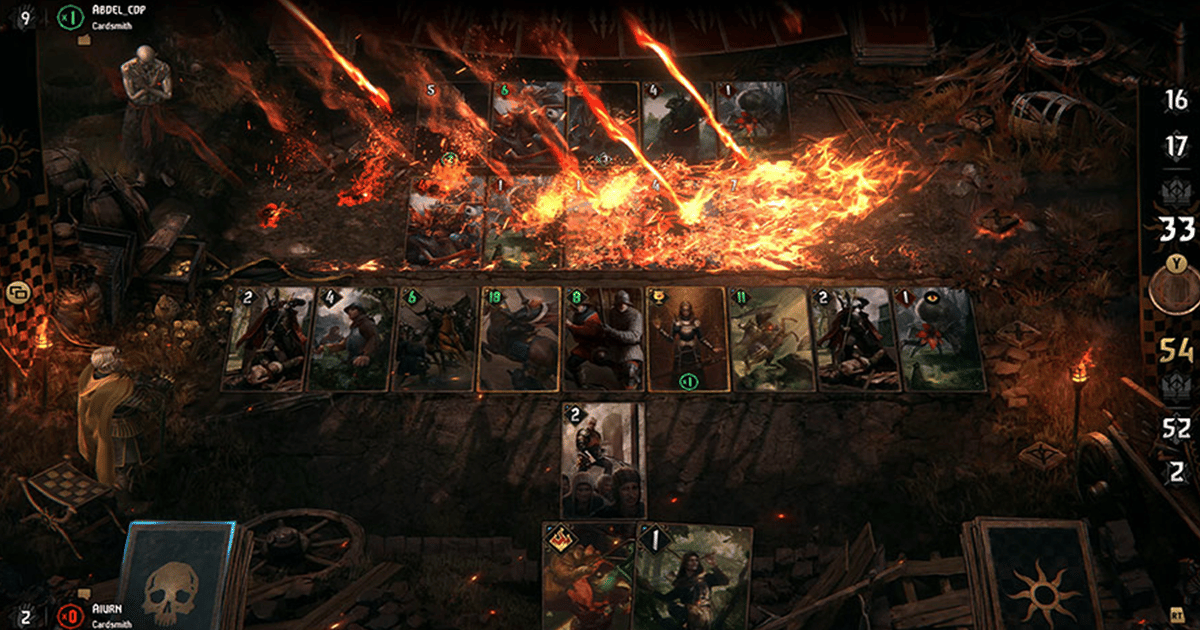Screen dimensions: 1200x630
Task: Select the power 4 hatted man card
Action: [x=351, y=339]
